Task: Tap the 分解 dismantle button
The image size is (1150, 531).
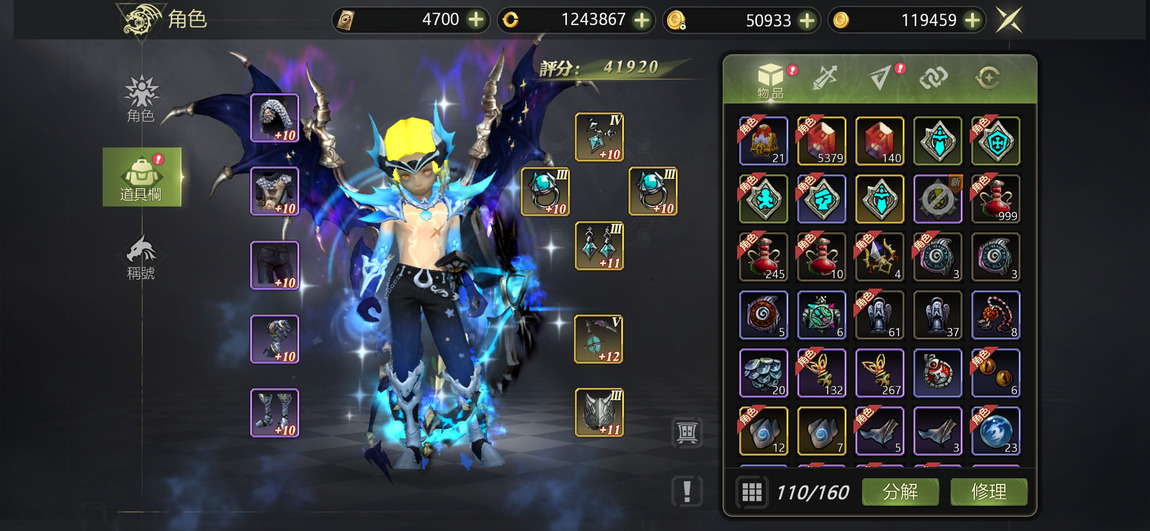Action: tap(900, 491)
